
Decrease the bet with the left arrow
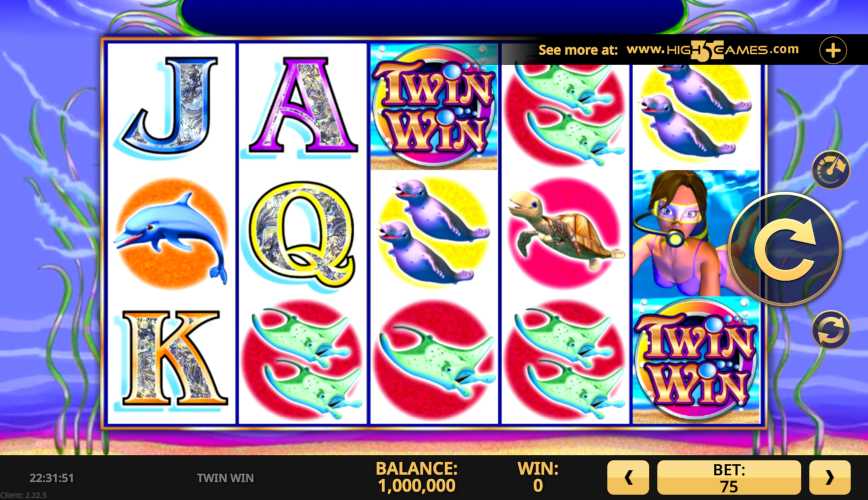coord(628,478)
